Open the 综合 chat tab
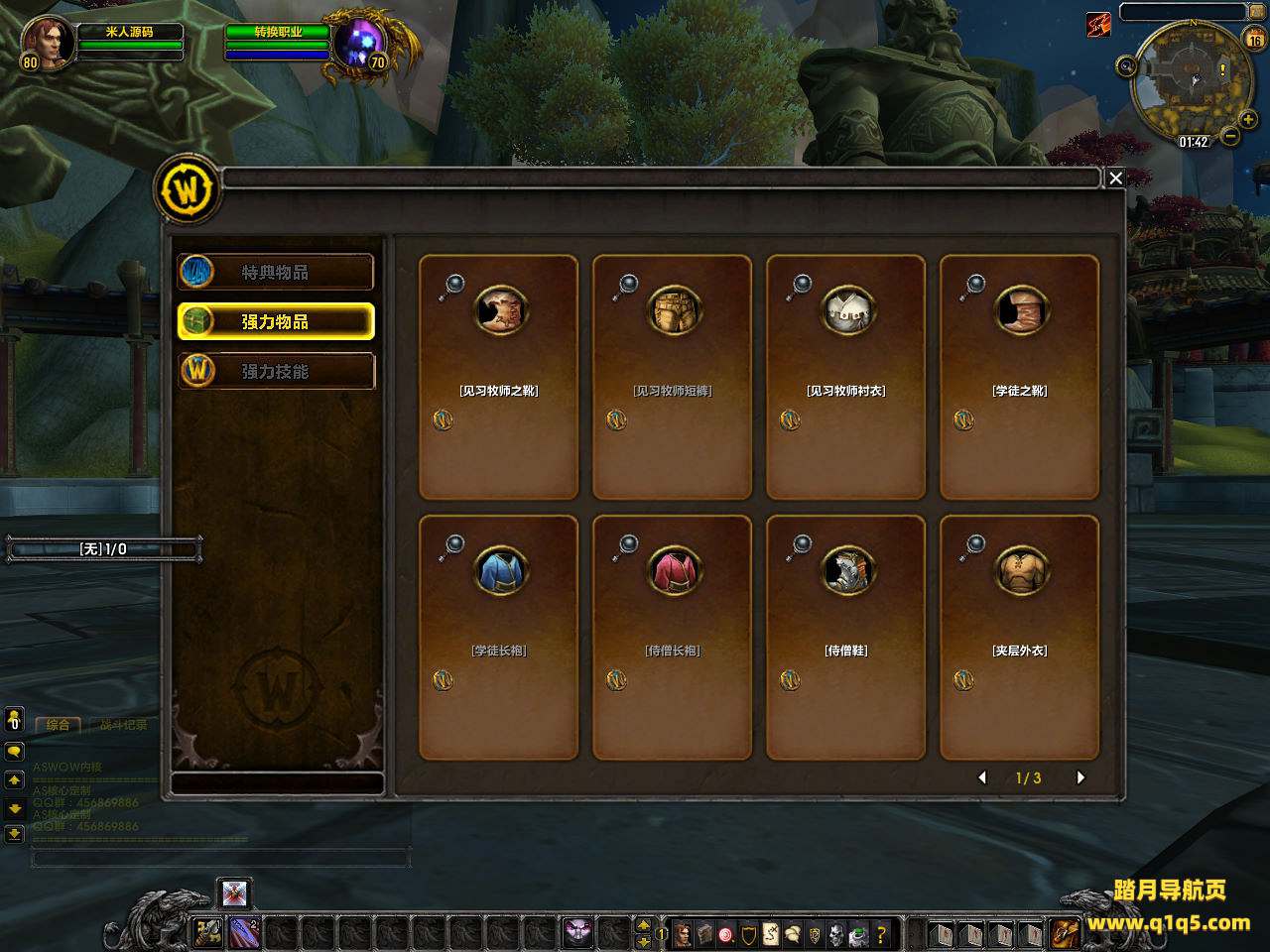The image size is (1270, 952). (x=59, y=725)
